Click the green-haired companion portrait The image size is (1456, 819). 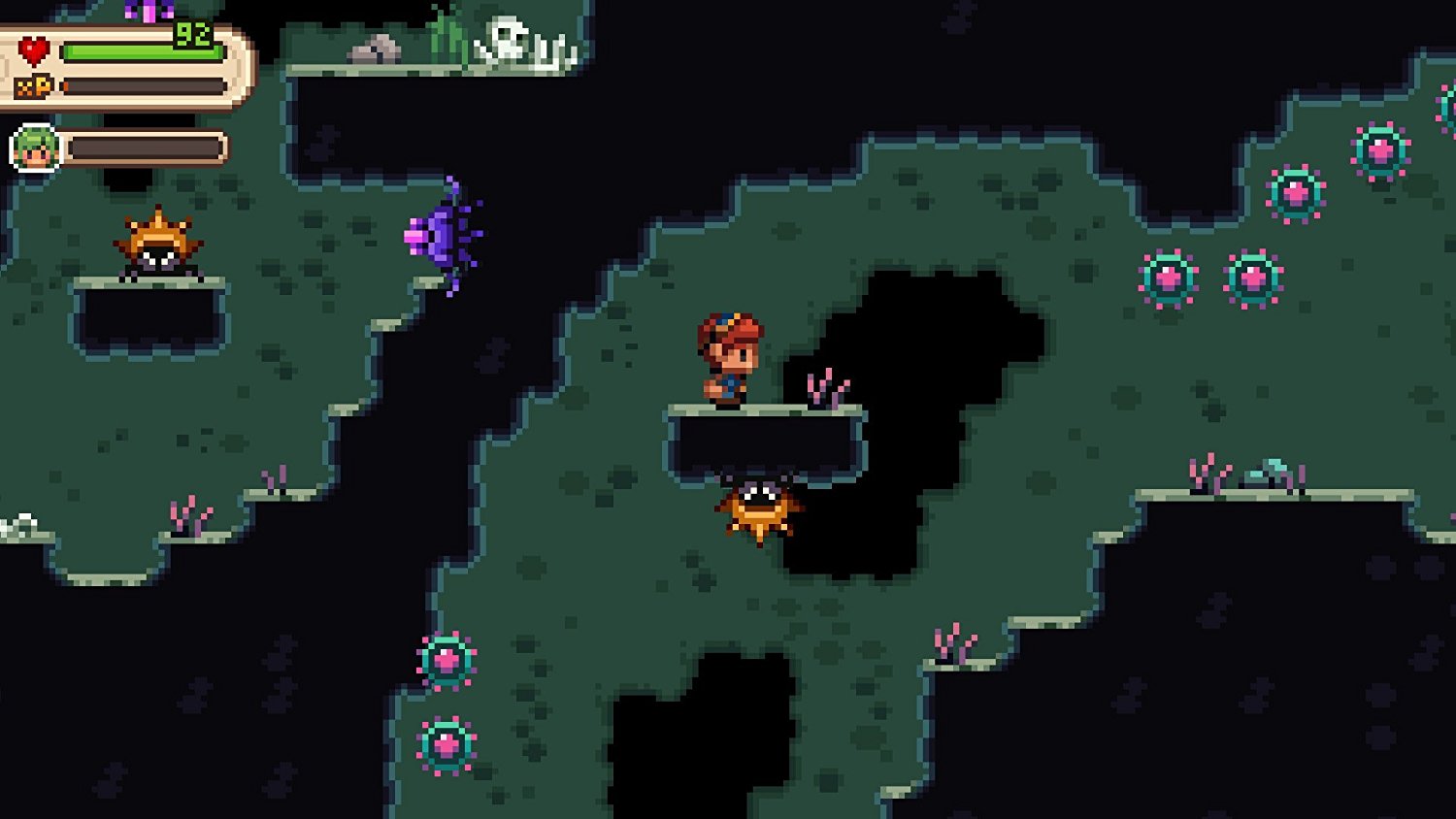(x=34, y=146)
